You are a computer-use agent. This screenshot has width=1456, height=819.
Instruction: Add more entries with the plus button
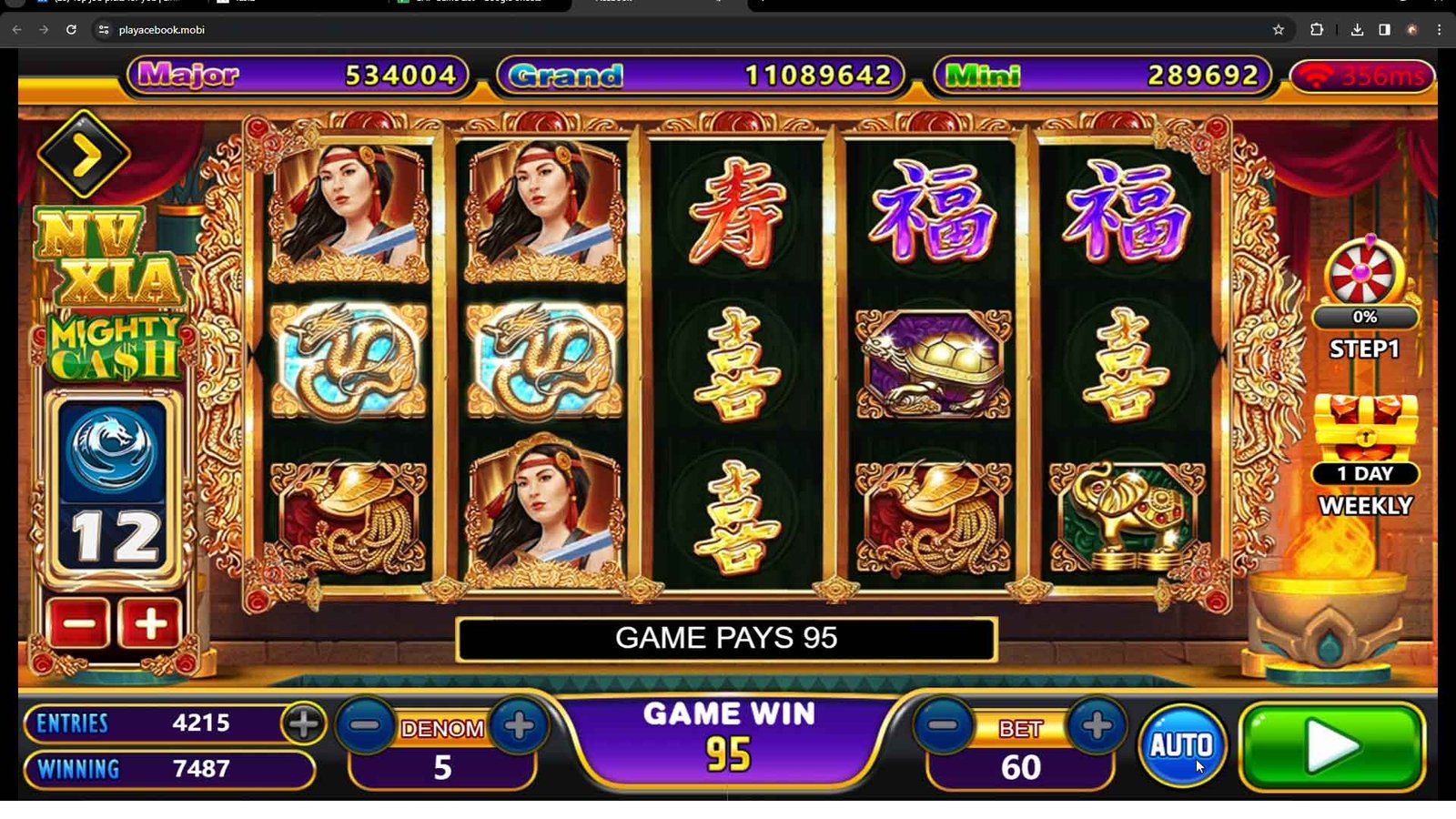[303, 723]
